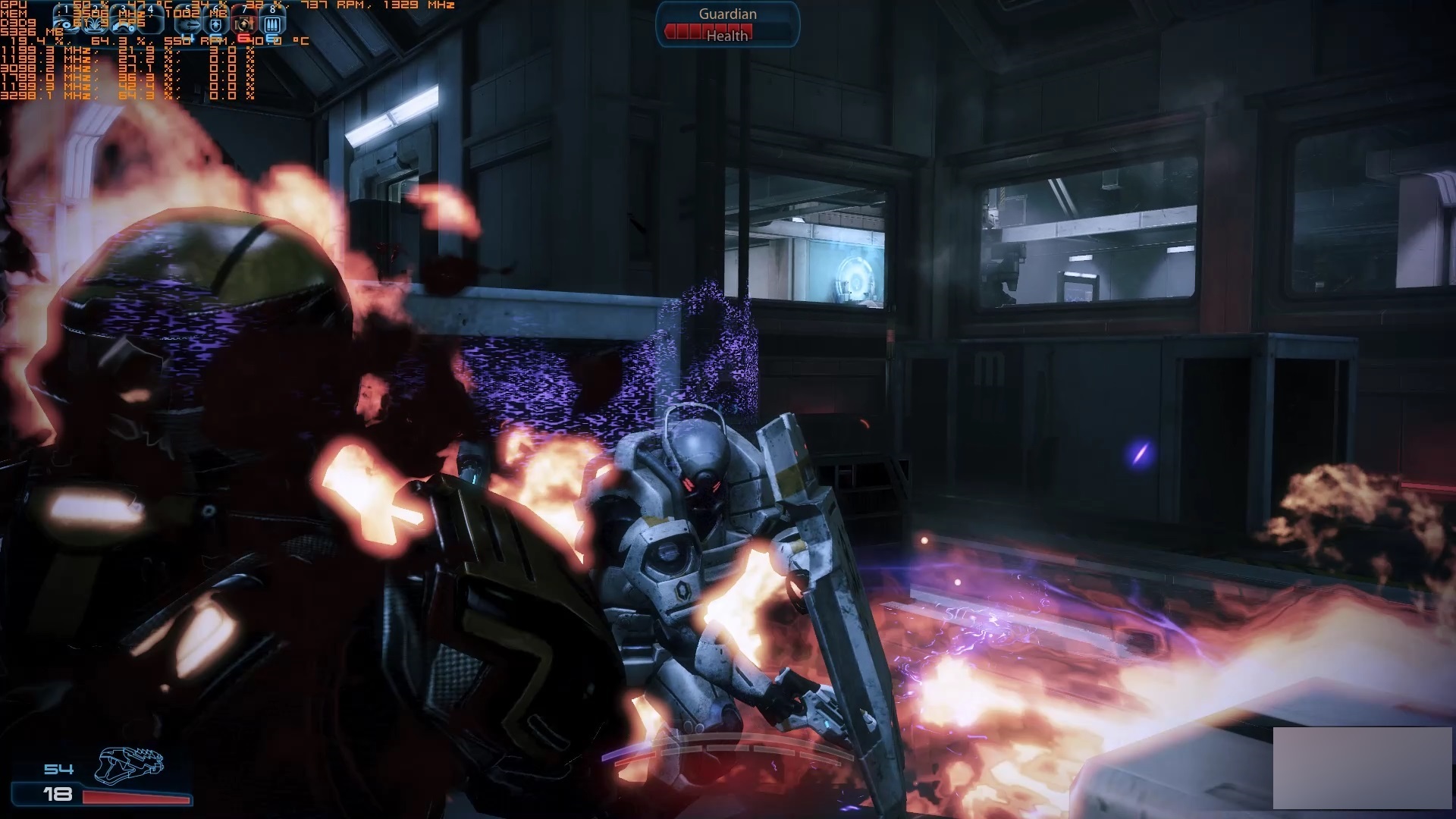This screenshot has height=819, width=1456.
Task: Fire the Cobra missile launcher in slot 5
Action: pos(190,24)
